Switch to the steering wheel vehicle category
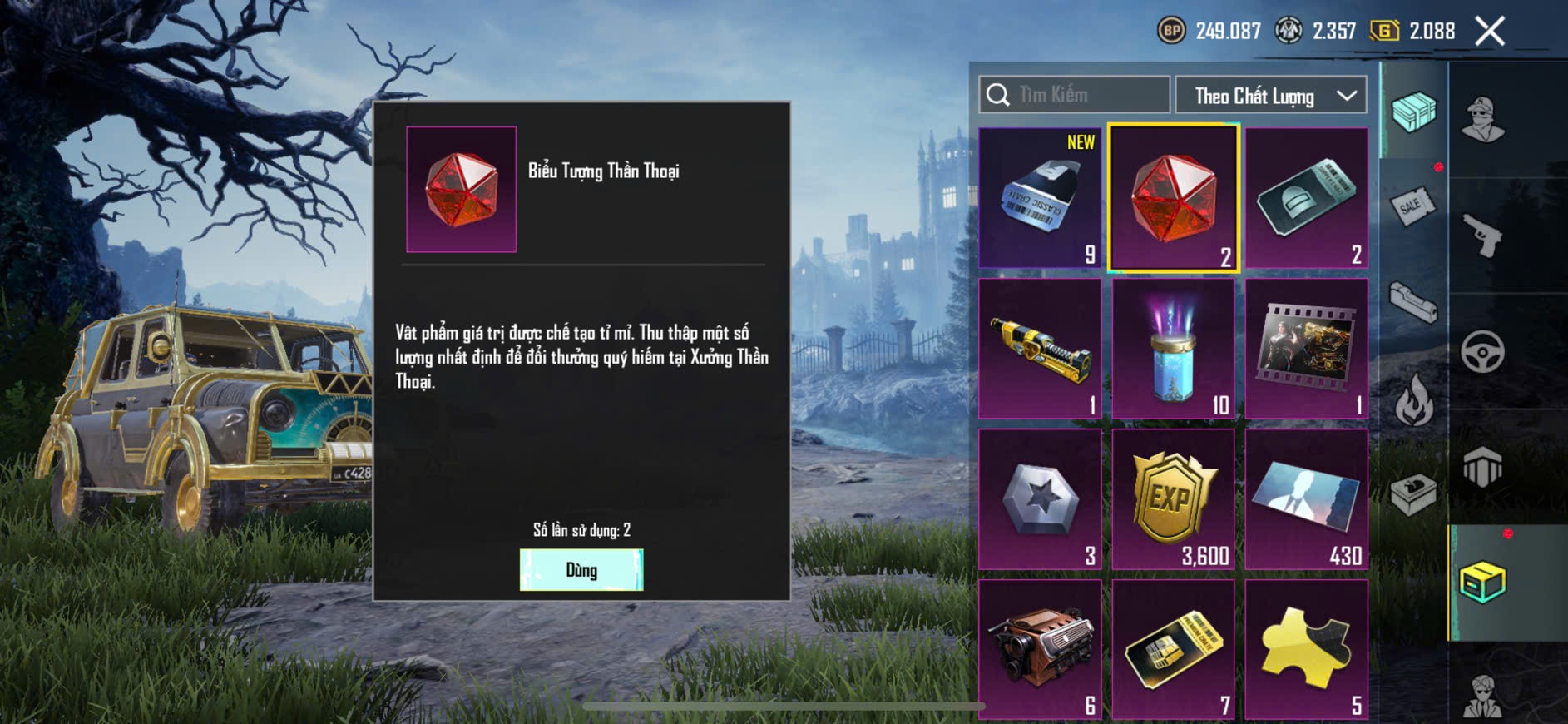The height and width of the screenshot is (724, 1568). tap(1482, 351)
